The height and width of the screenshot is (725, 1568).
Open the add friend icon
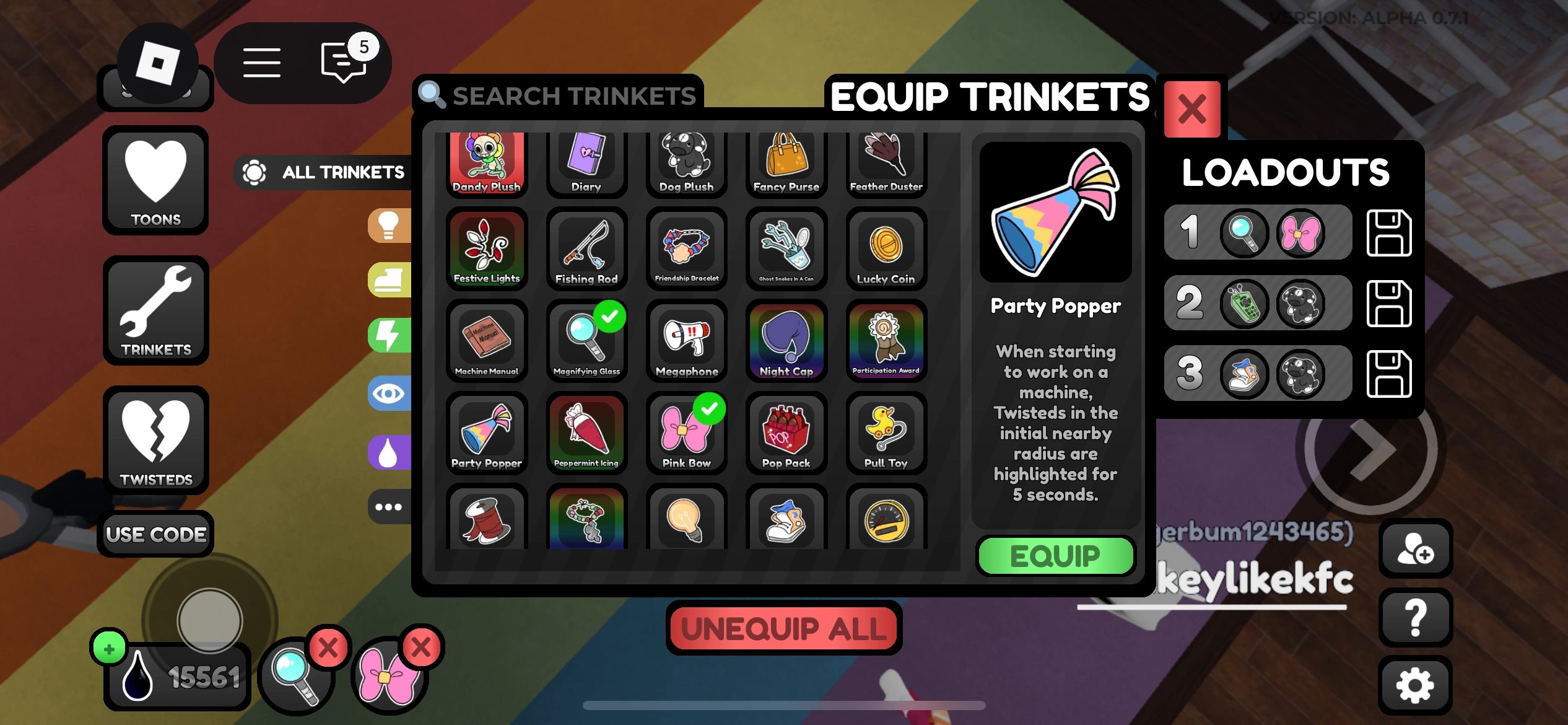pyautogui.click(x=1416, y=550)
